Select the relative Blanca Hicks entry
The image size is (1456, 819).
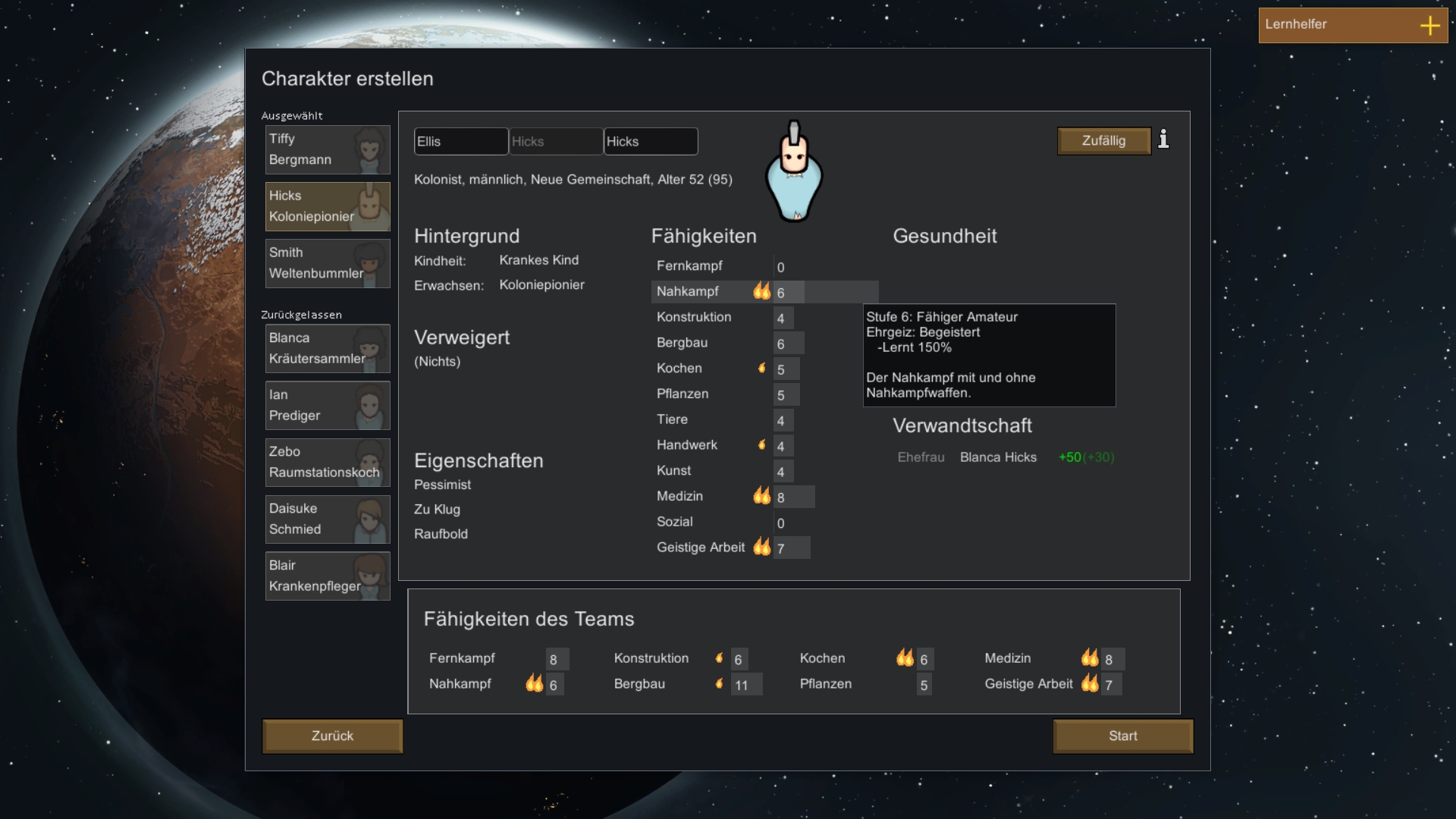[x=998, y=457]
